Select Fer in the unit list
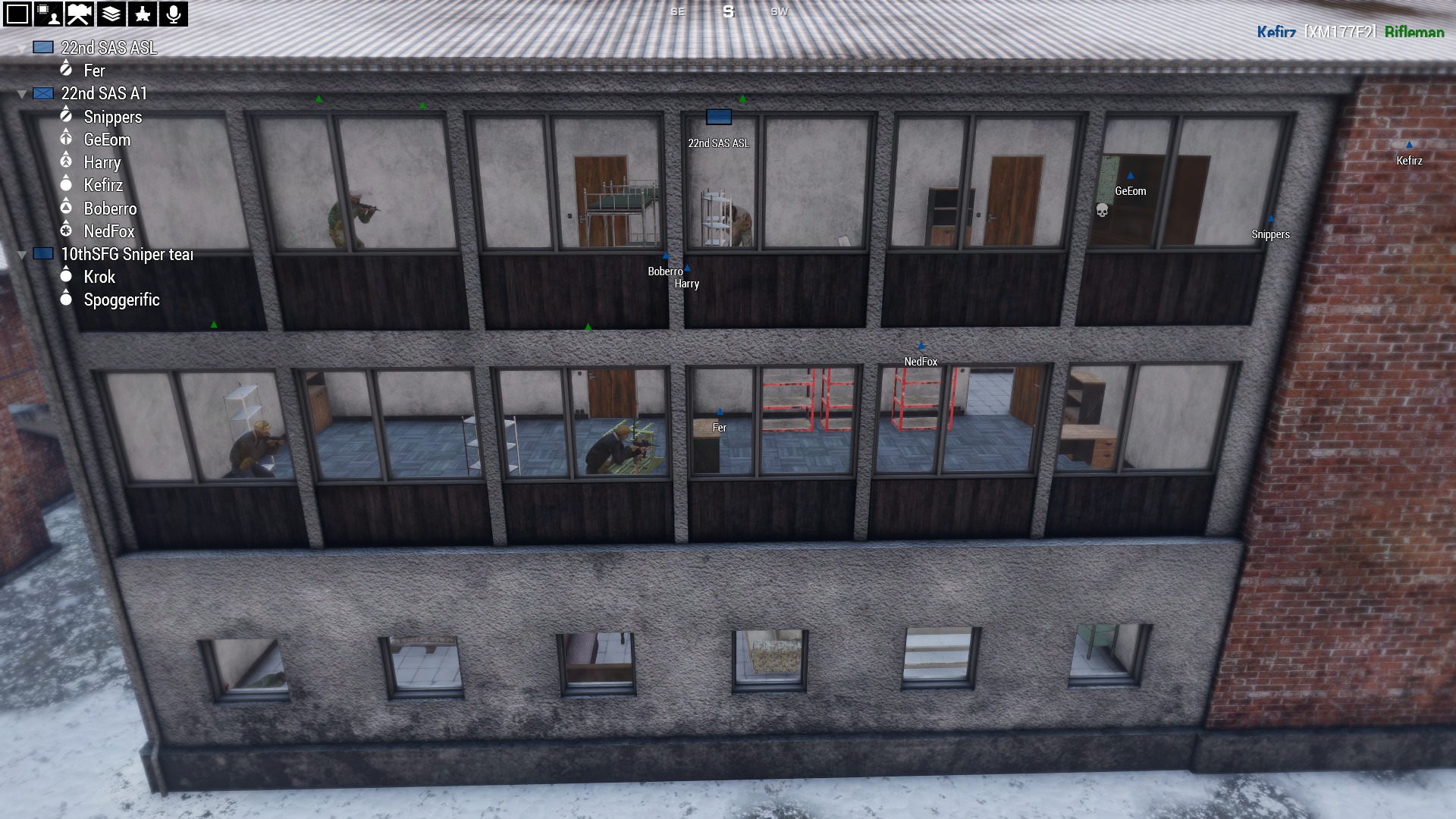The width and height of the screenshot is (1456, 819). coord(94,71)
